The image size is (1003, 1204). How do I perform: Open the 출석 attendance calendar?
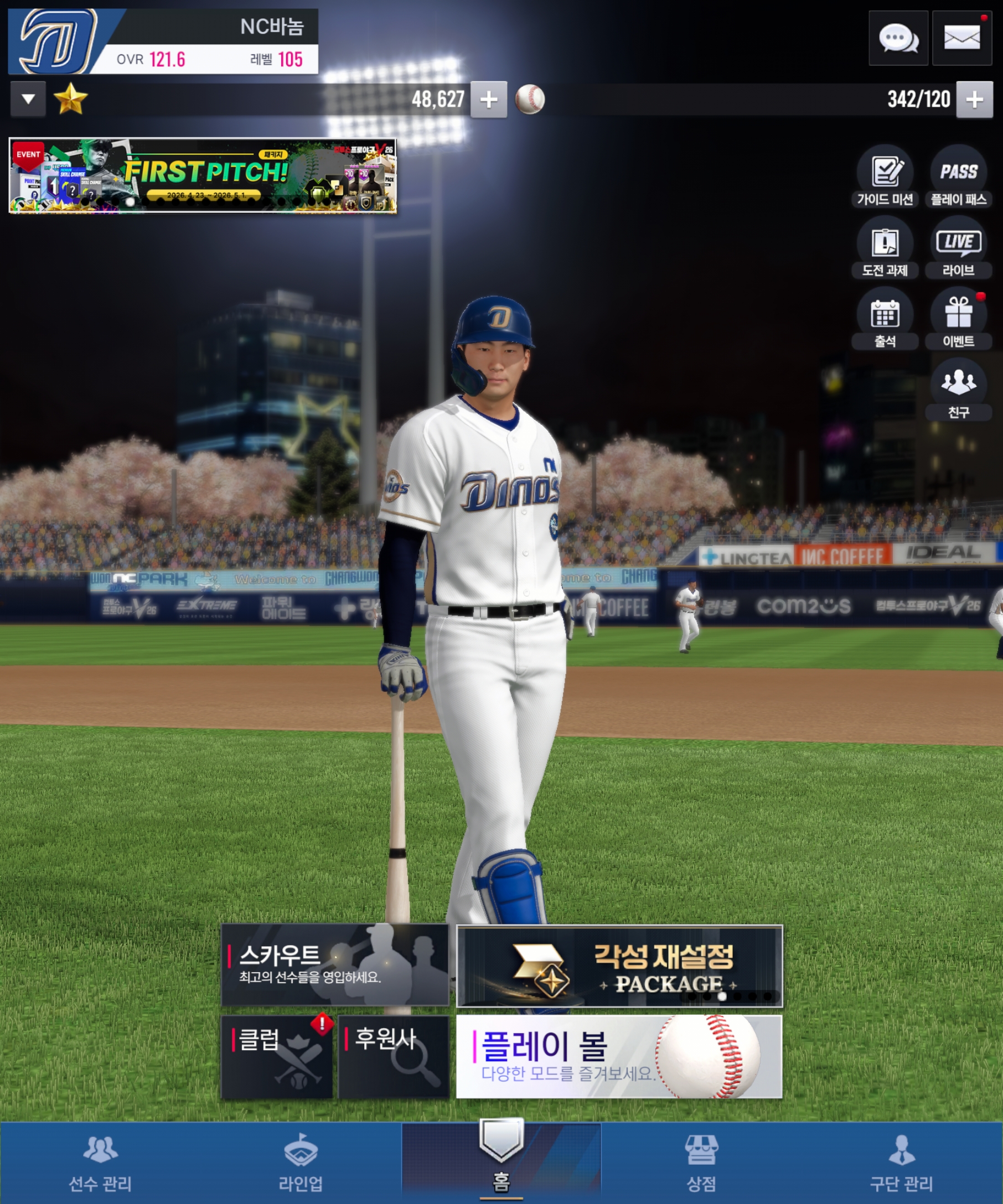(x=885, y=318)
